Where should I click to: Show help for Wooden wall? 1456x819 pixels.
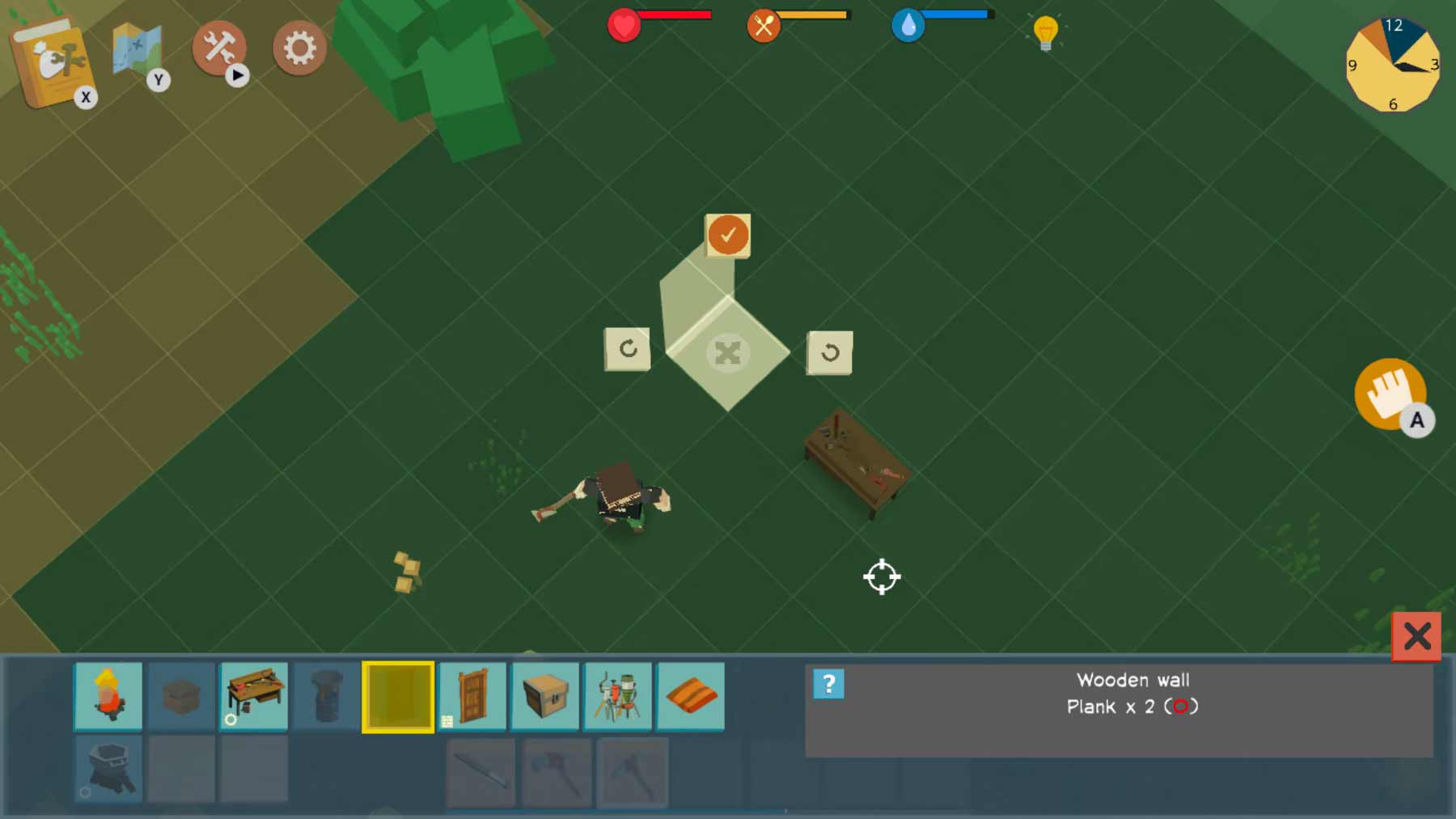pos(828,684)
